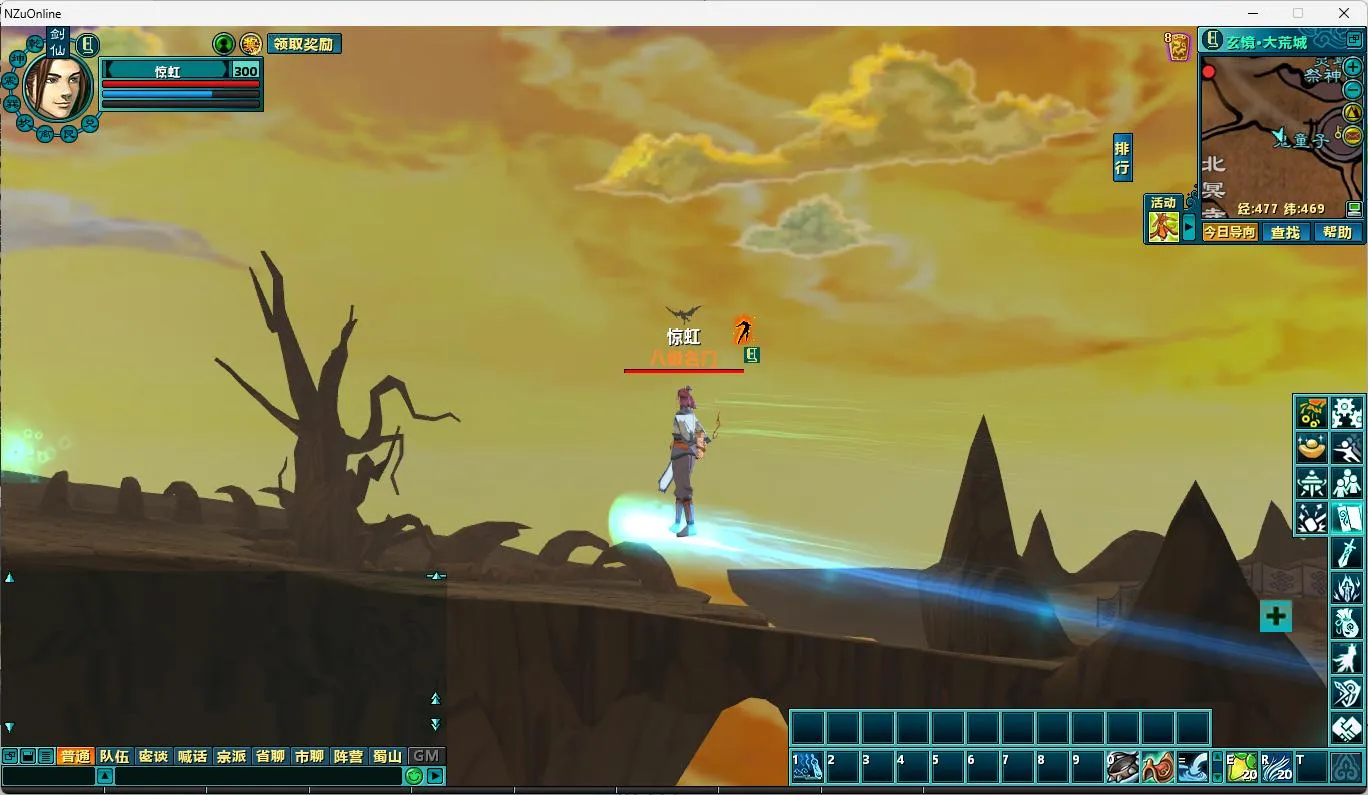Open the gear settings icon
1368x795 pixels.
click(x=1347, y=412)
